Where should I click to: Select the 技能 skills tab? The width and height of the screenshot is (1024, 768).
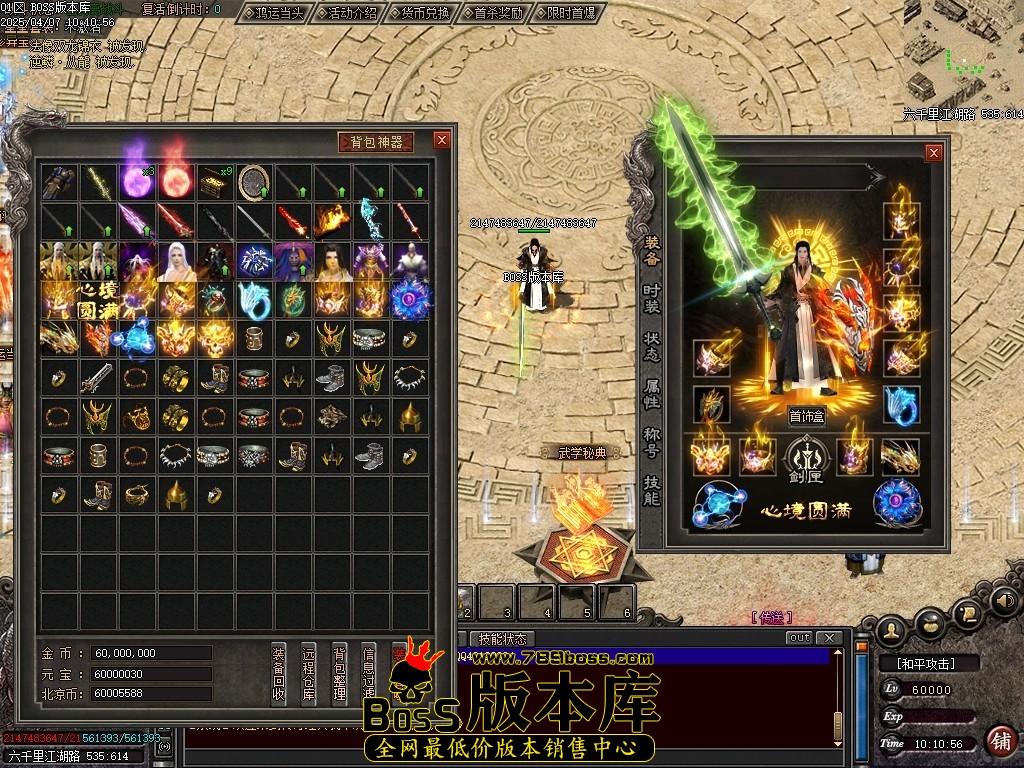[651, 490]
